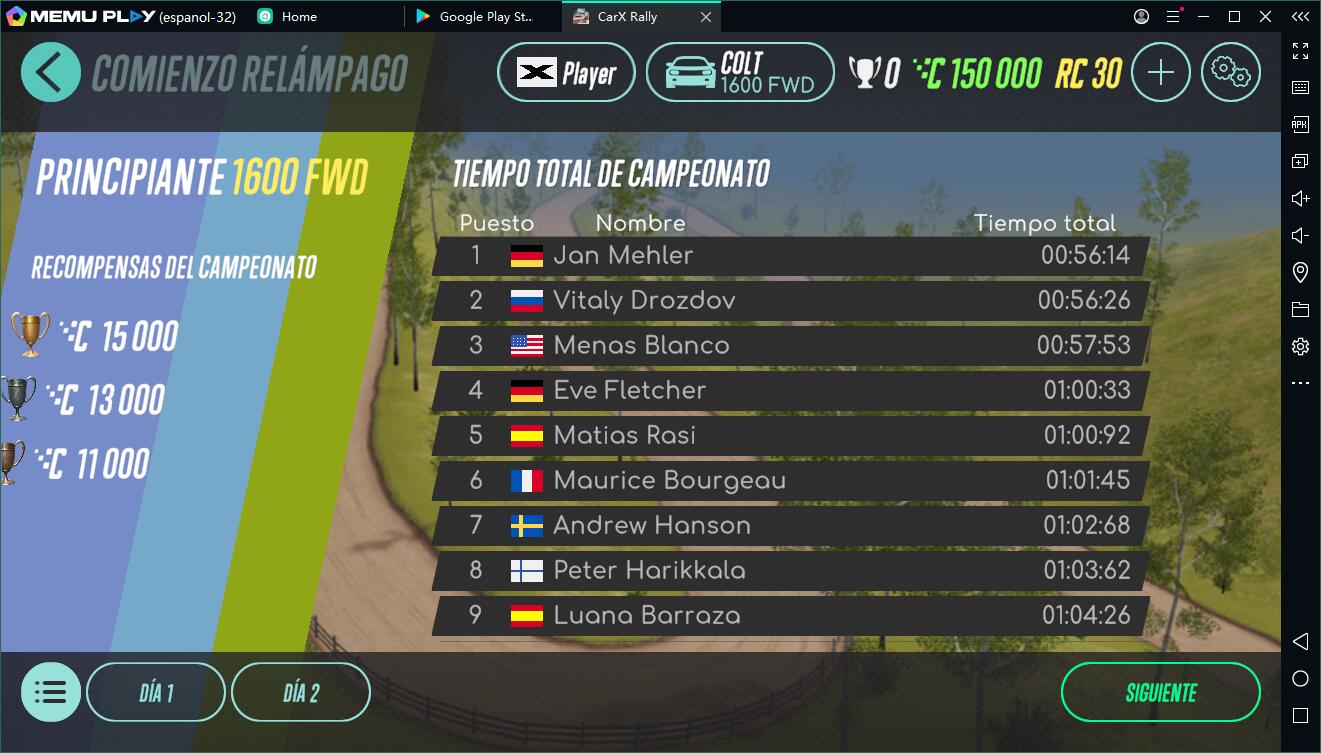Screen dimensions: 1321x753
Task: Open the in-game settings gear
Action: pos(1231,72)
